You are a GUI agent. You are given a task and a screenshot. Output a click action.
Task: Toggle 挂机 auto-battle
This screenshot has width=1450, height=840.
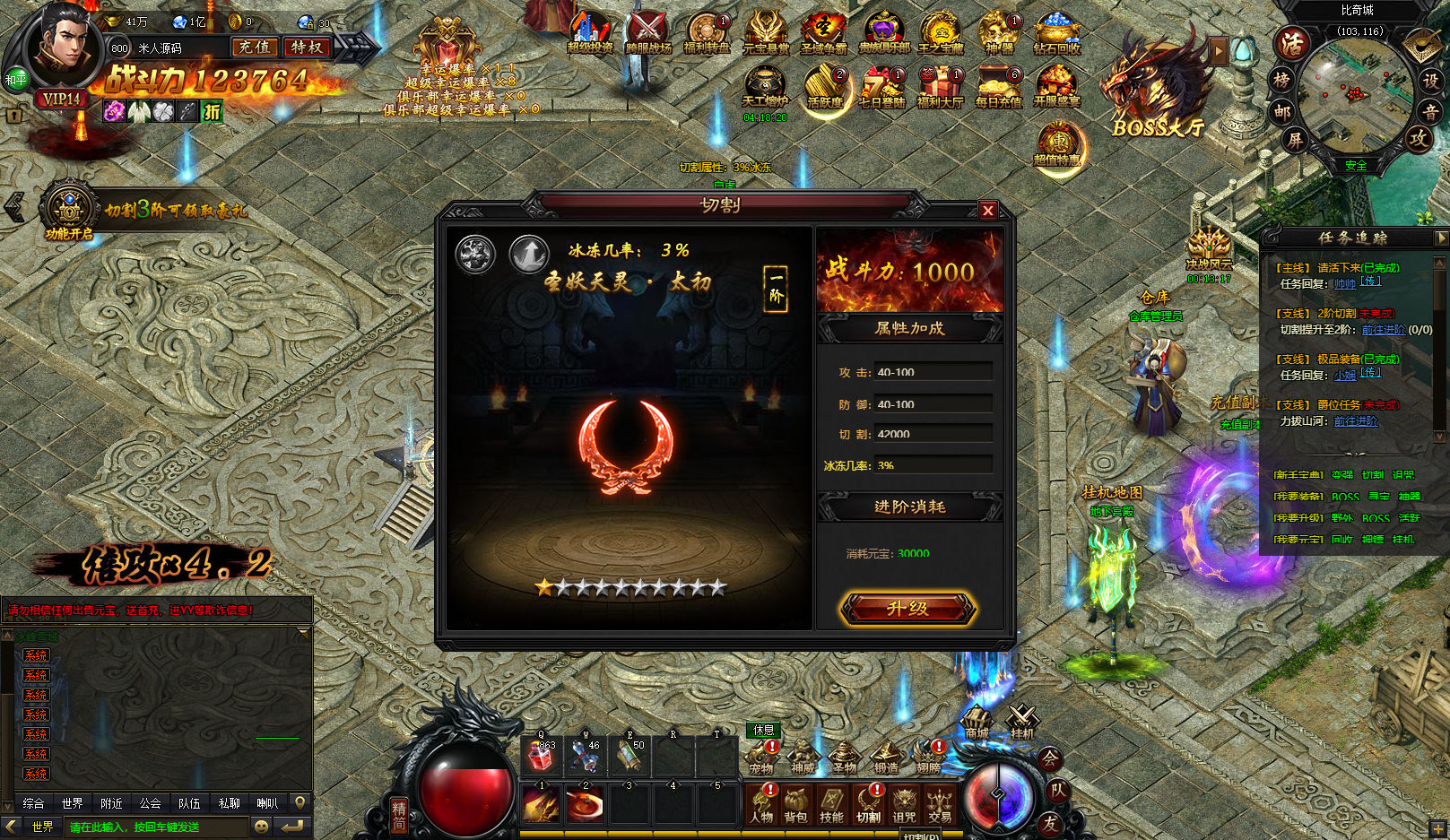point(1022,721)
